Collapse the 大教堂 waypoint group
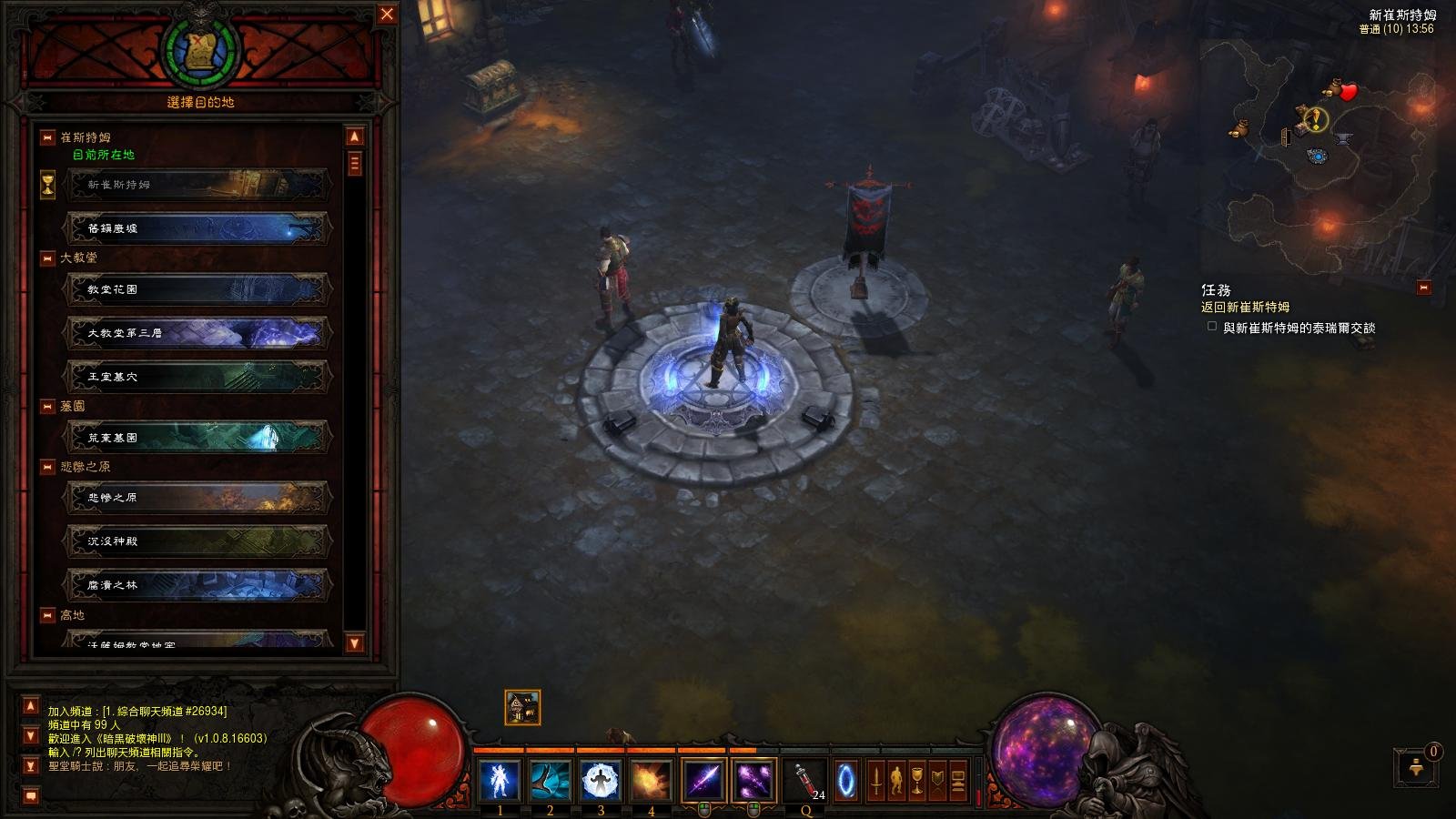Viewport: 1456px width, 819px height. [x=47, y=258]
